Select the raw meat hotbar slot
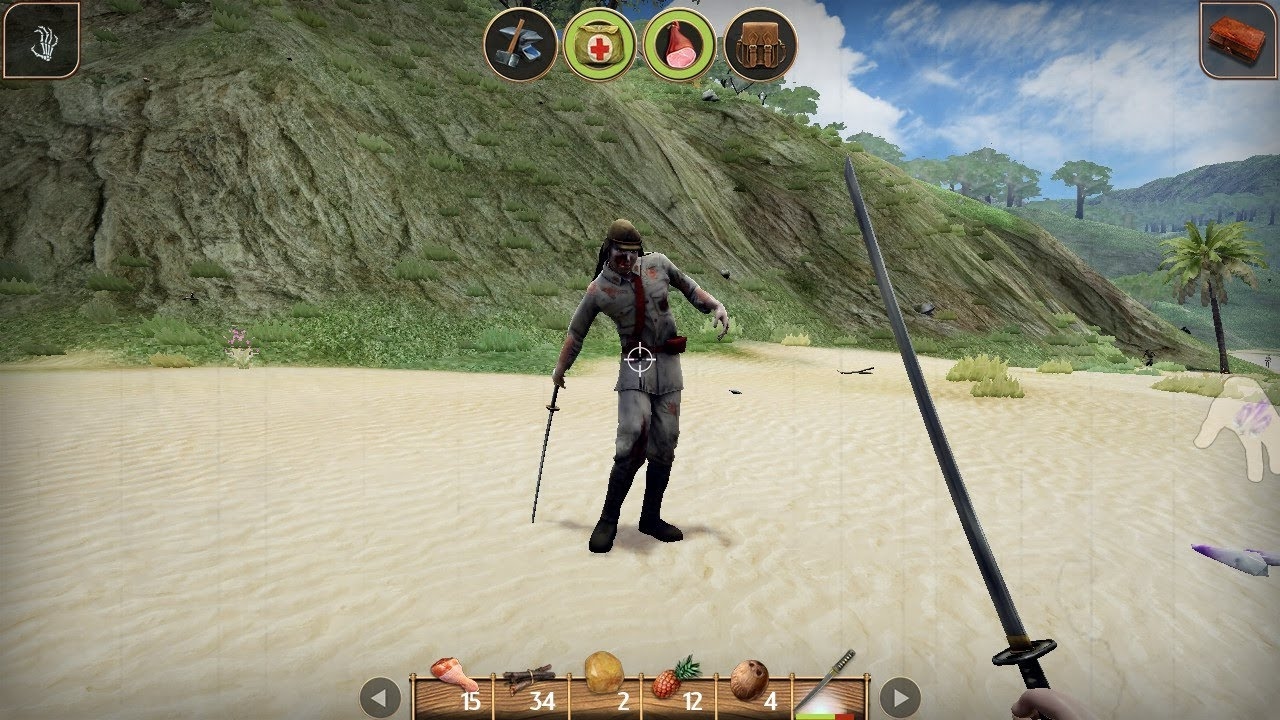The image size is (1280, 720). [454, 686]
